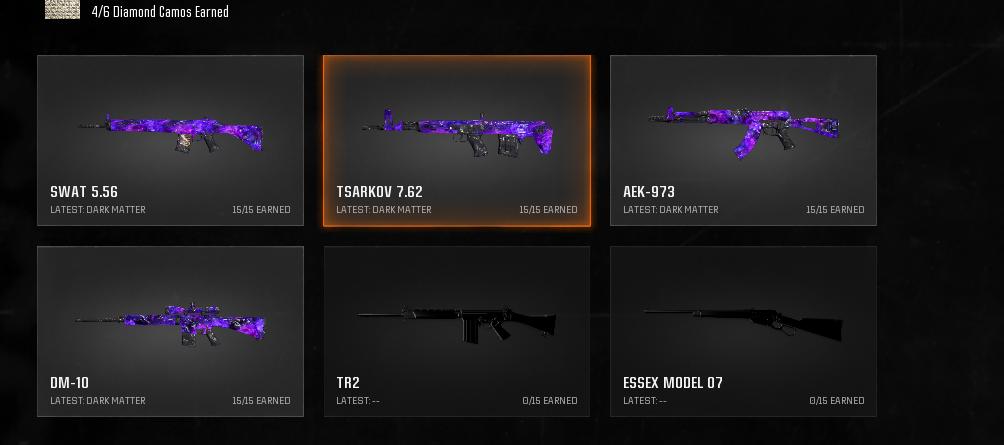Open the AEK-973 camo tile

743,140
